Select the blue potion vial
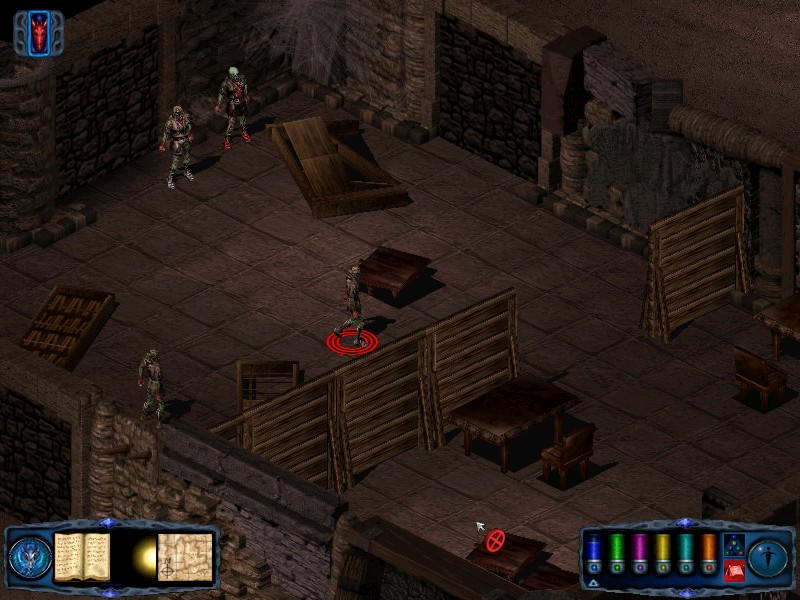Viewport: 800px width, 600px height. coord(593,552)
